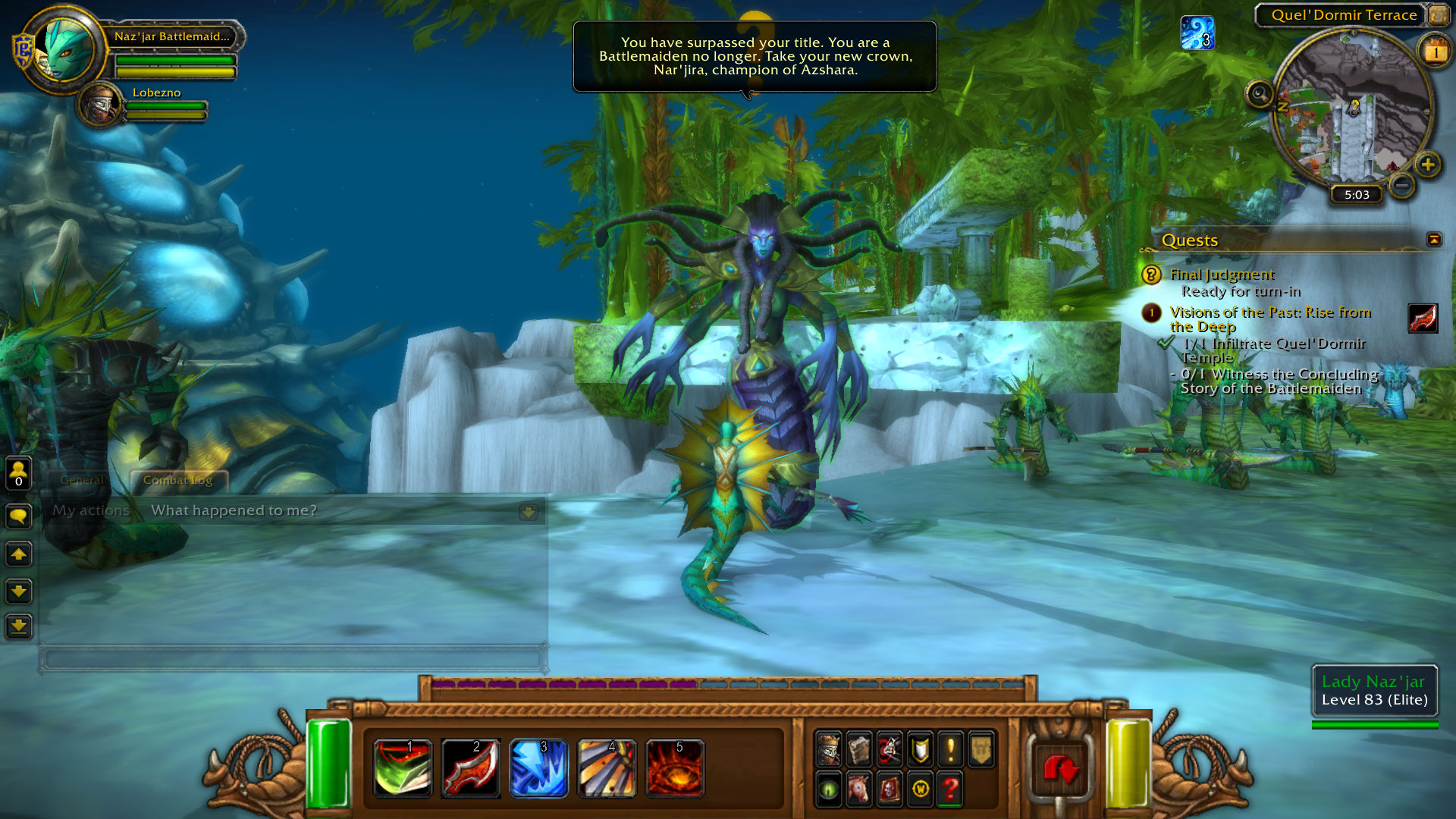Zoom in the minimap with plus button
Image resolution: width=1456 pixels, height=819 pixels.
(1427, 165)
